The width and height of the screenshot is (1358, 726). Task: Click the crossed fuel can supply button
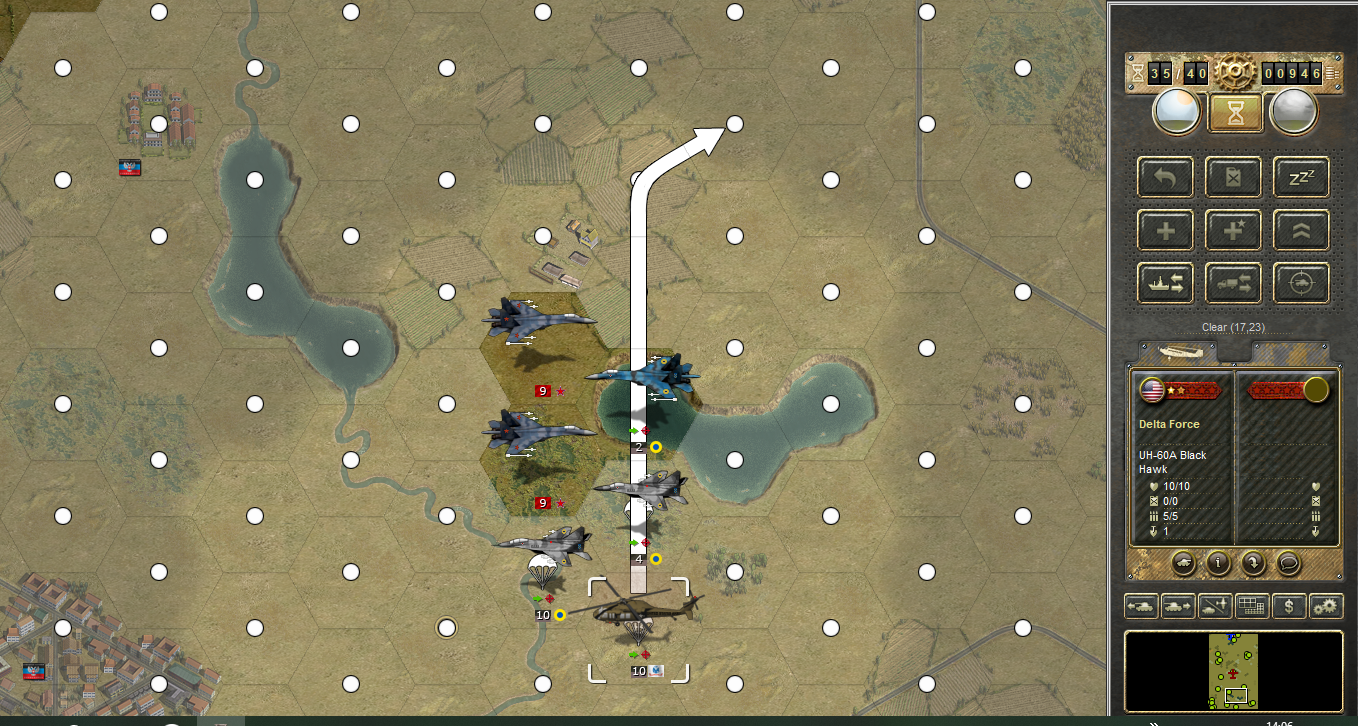[x=1234, y=178]
